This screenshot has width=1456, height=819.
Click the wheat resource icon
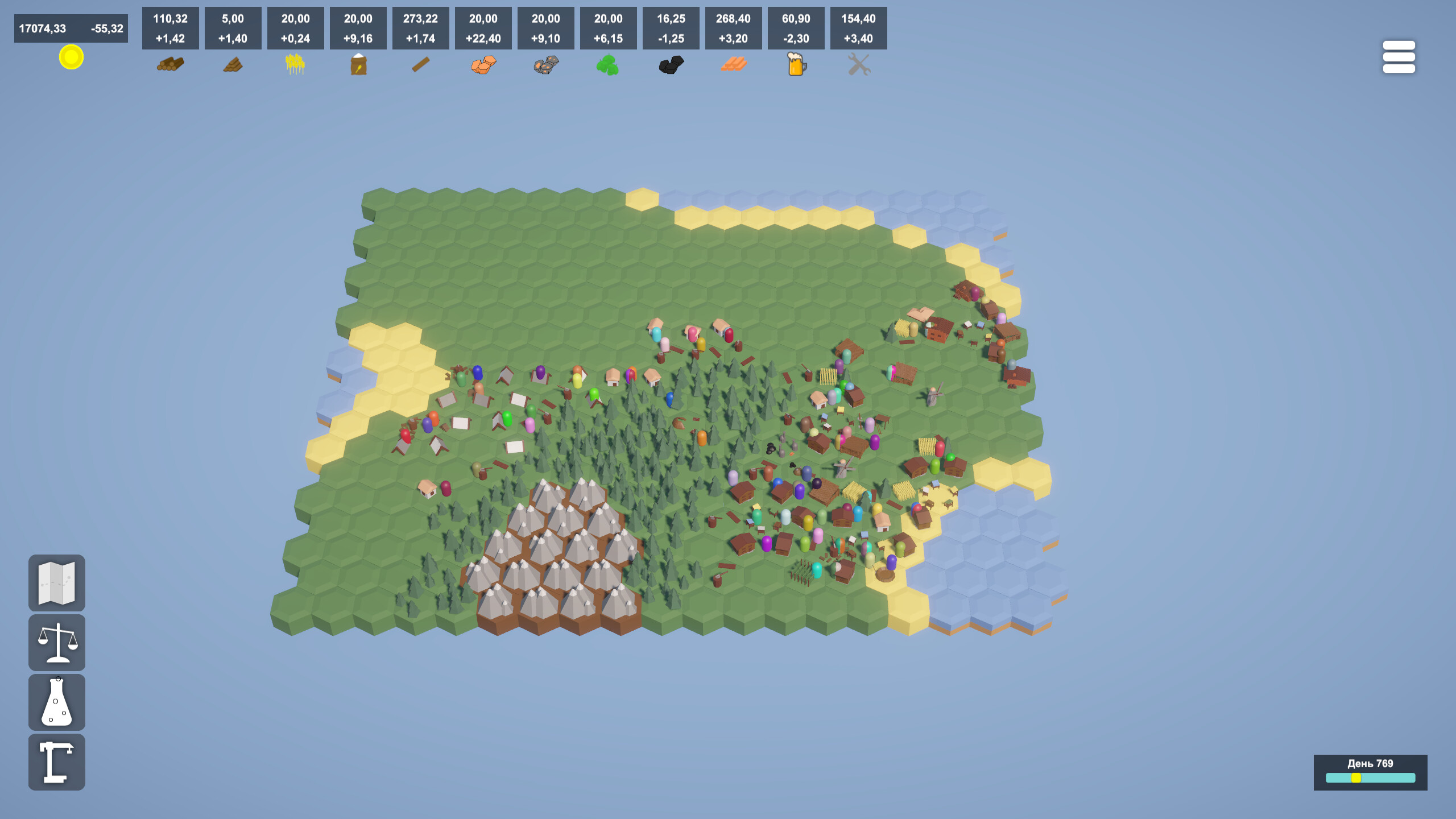295,64
